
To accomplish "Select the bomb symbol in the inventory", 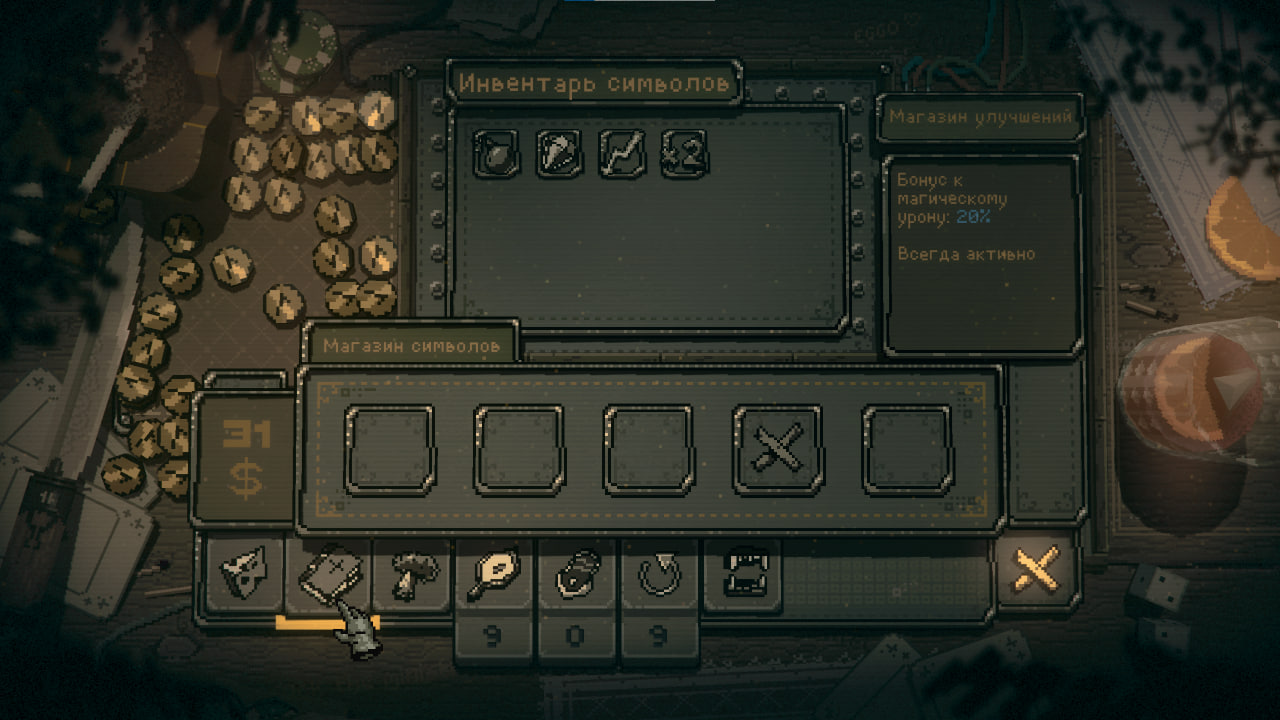I will (496, 154).
